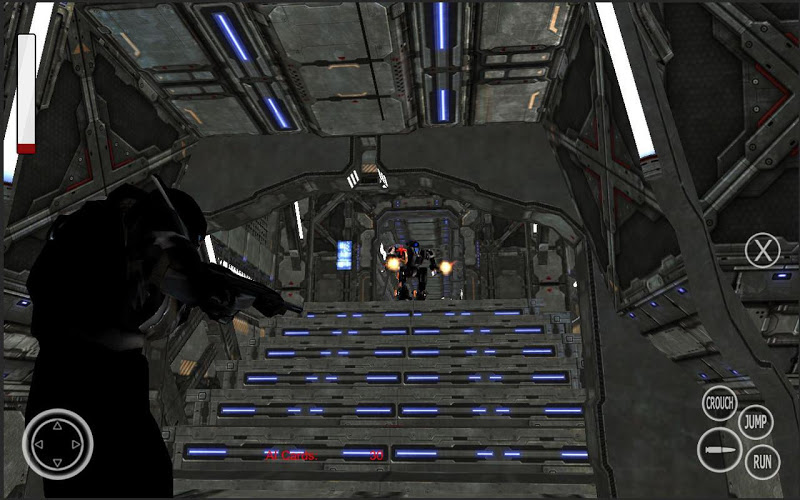Image resolution: width=800 pixels, height=500 pixels.
Task: Tap the JUMP button
Action: tap(756, 422)
